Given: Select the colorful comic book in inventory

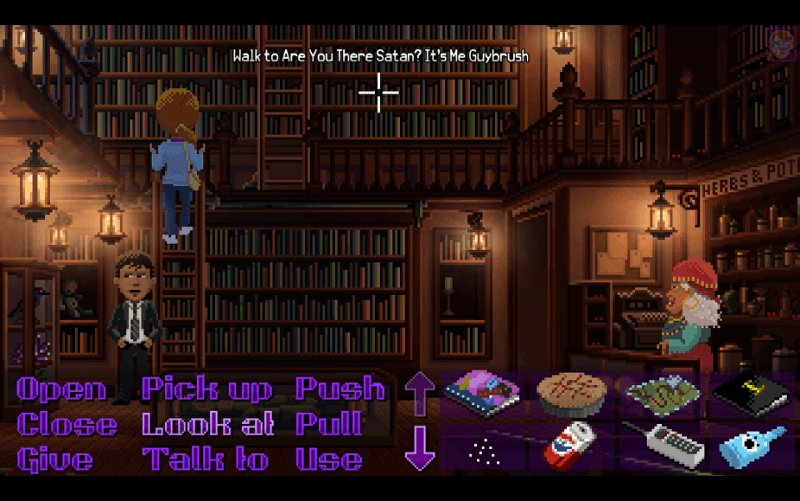Looking at the screenshot, I should click(x=481, y=394).
